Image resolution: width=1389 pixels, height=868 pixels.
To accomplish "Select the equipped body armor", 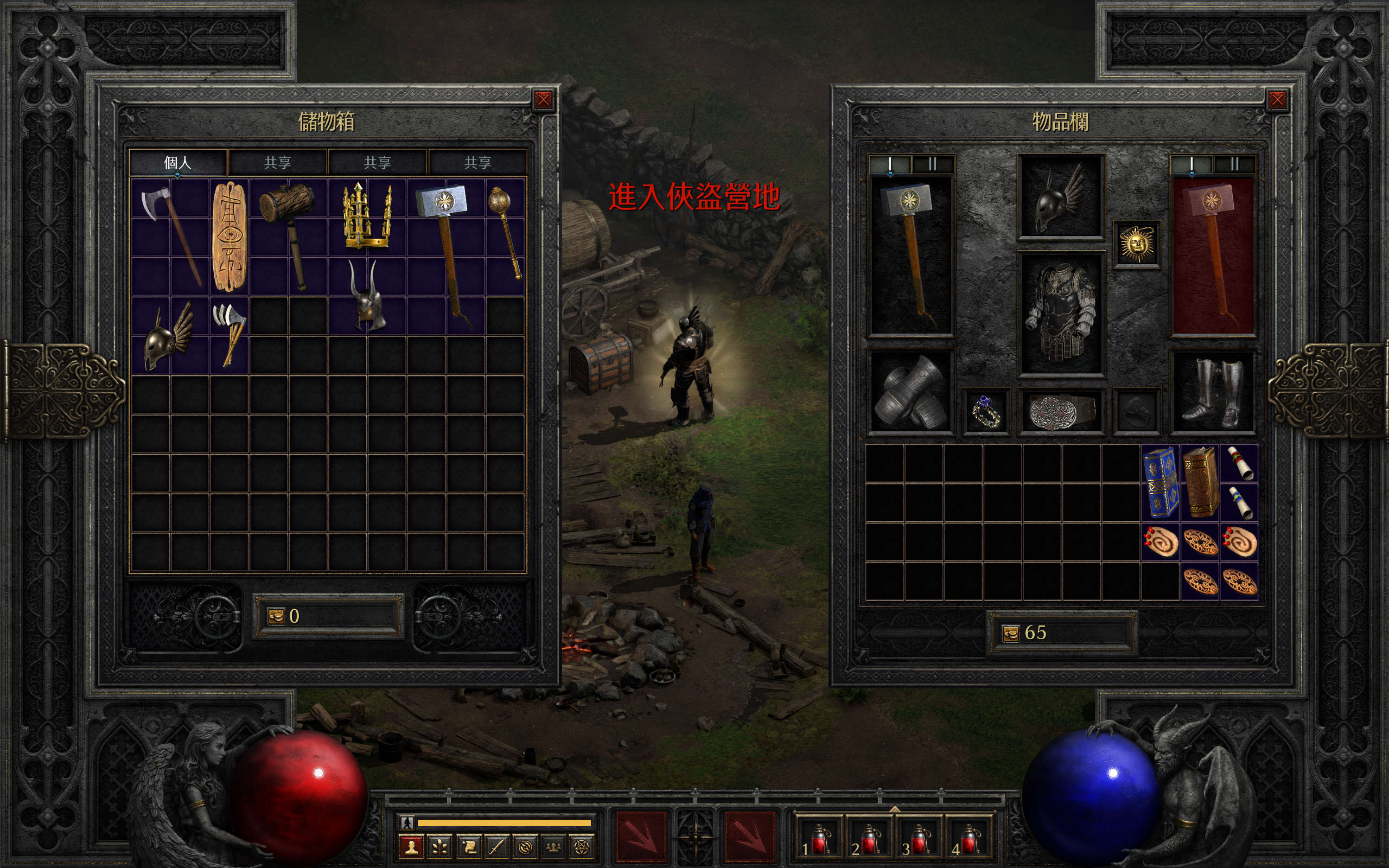I will tap(1061, 314).
